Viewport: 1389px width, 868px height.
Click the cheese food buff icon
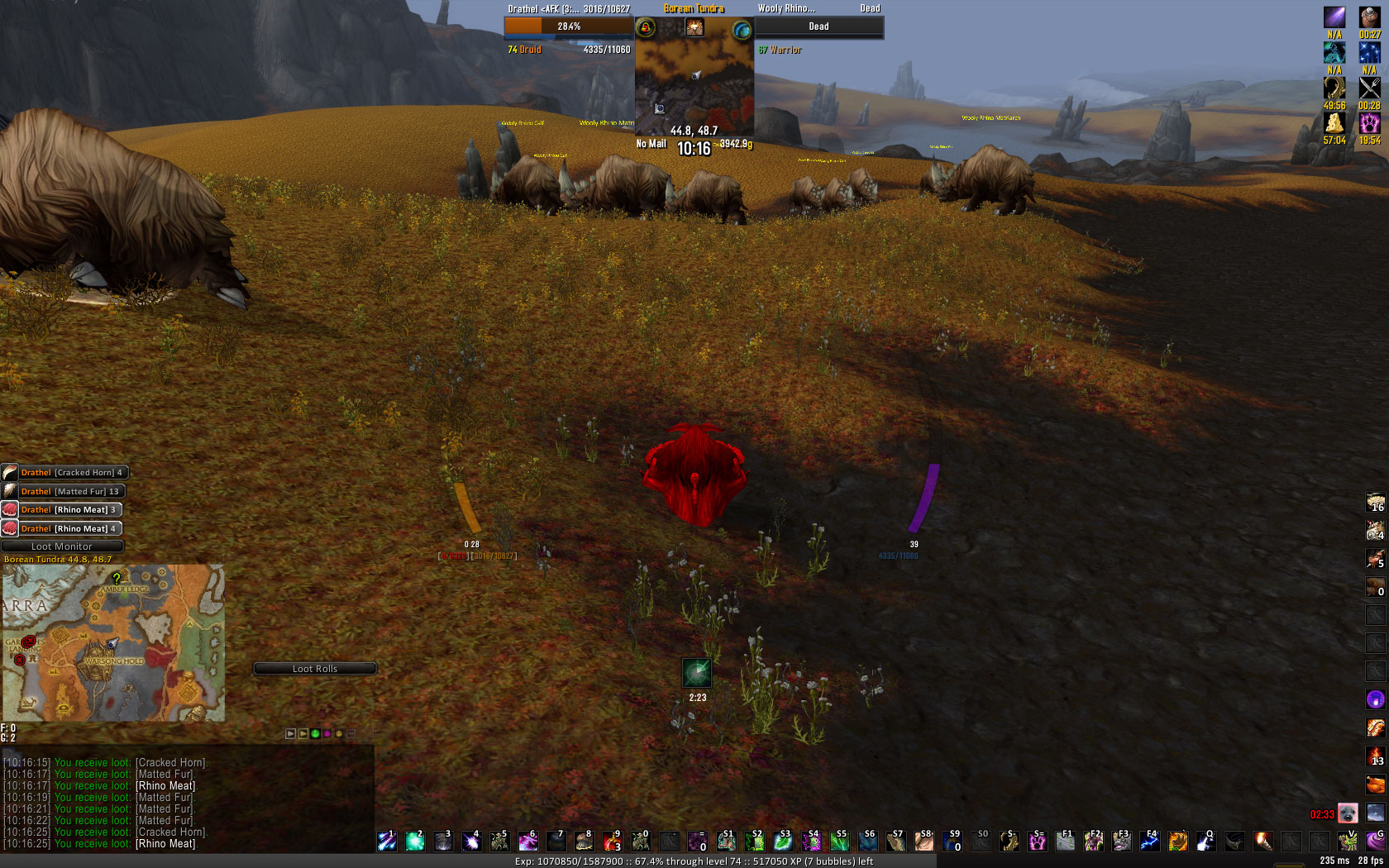[x=1334, y=123]
